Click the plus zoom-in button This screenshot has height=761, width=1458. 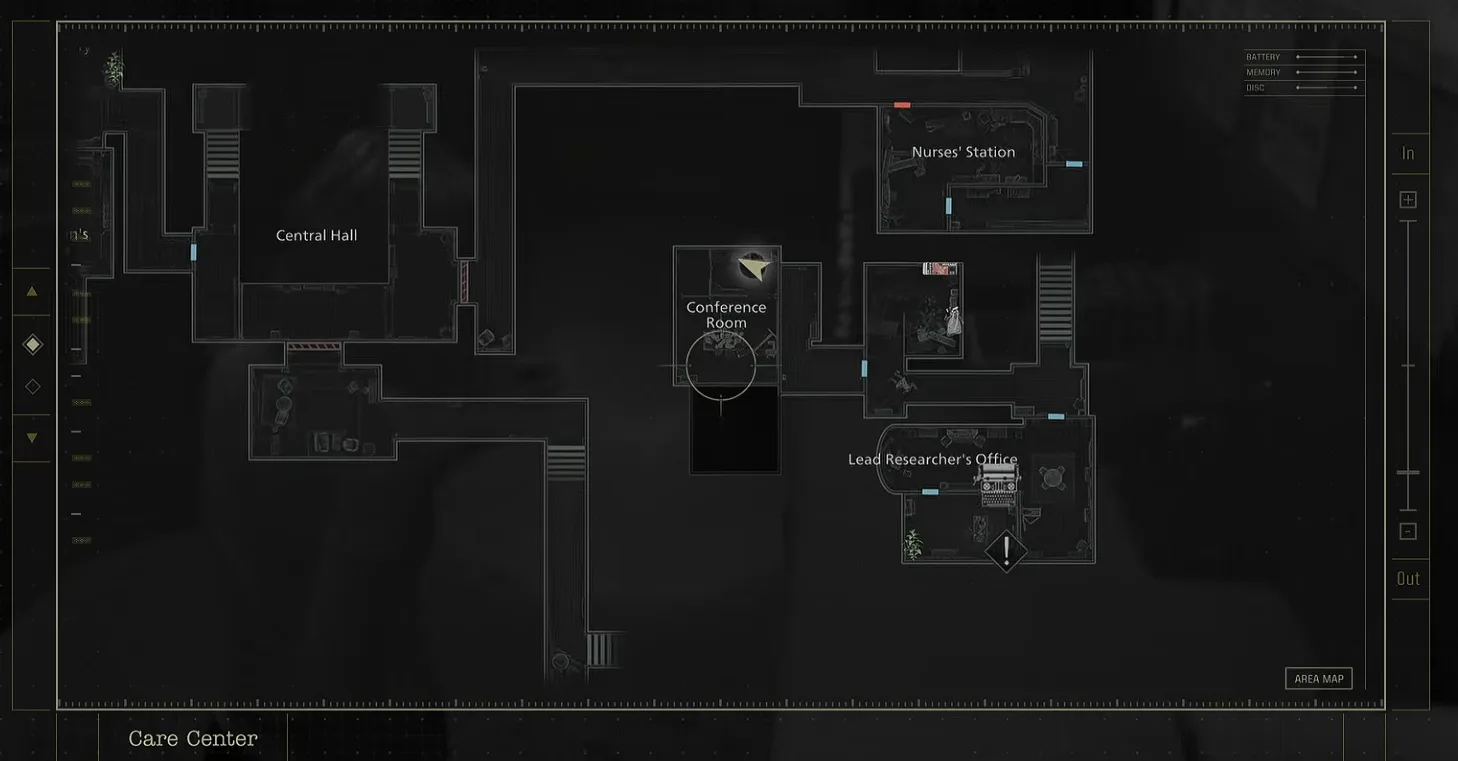click(x=1408, y=200)
